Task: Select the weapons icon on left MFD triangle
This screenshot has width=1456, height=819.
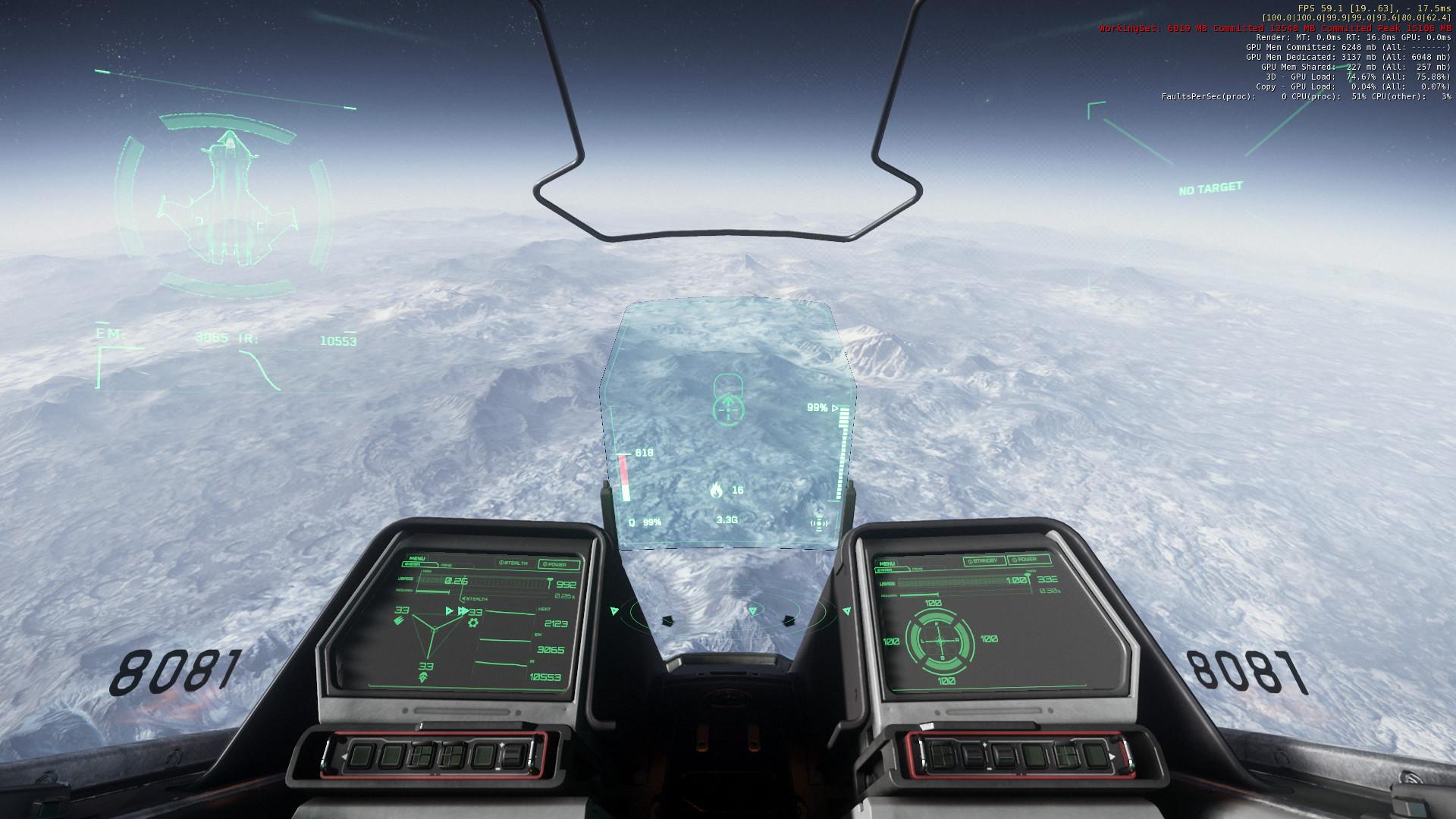Action: point(398,621)
